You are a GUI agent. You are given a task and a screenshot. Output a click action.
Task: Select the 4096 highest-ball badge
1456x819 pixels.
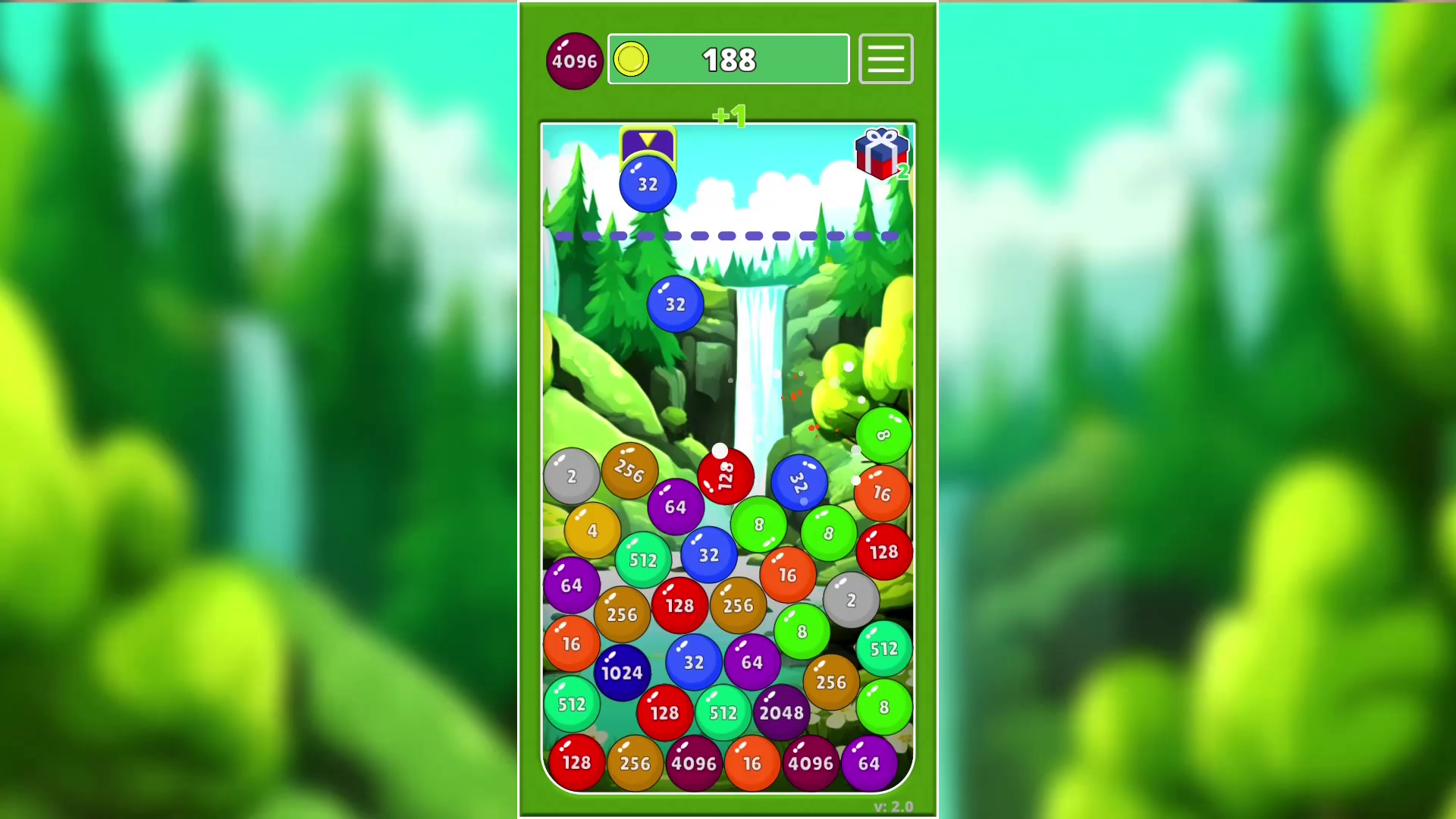point(574,60)
